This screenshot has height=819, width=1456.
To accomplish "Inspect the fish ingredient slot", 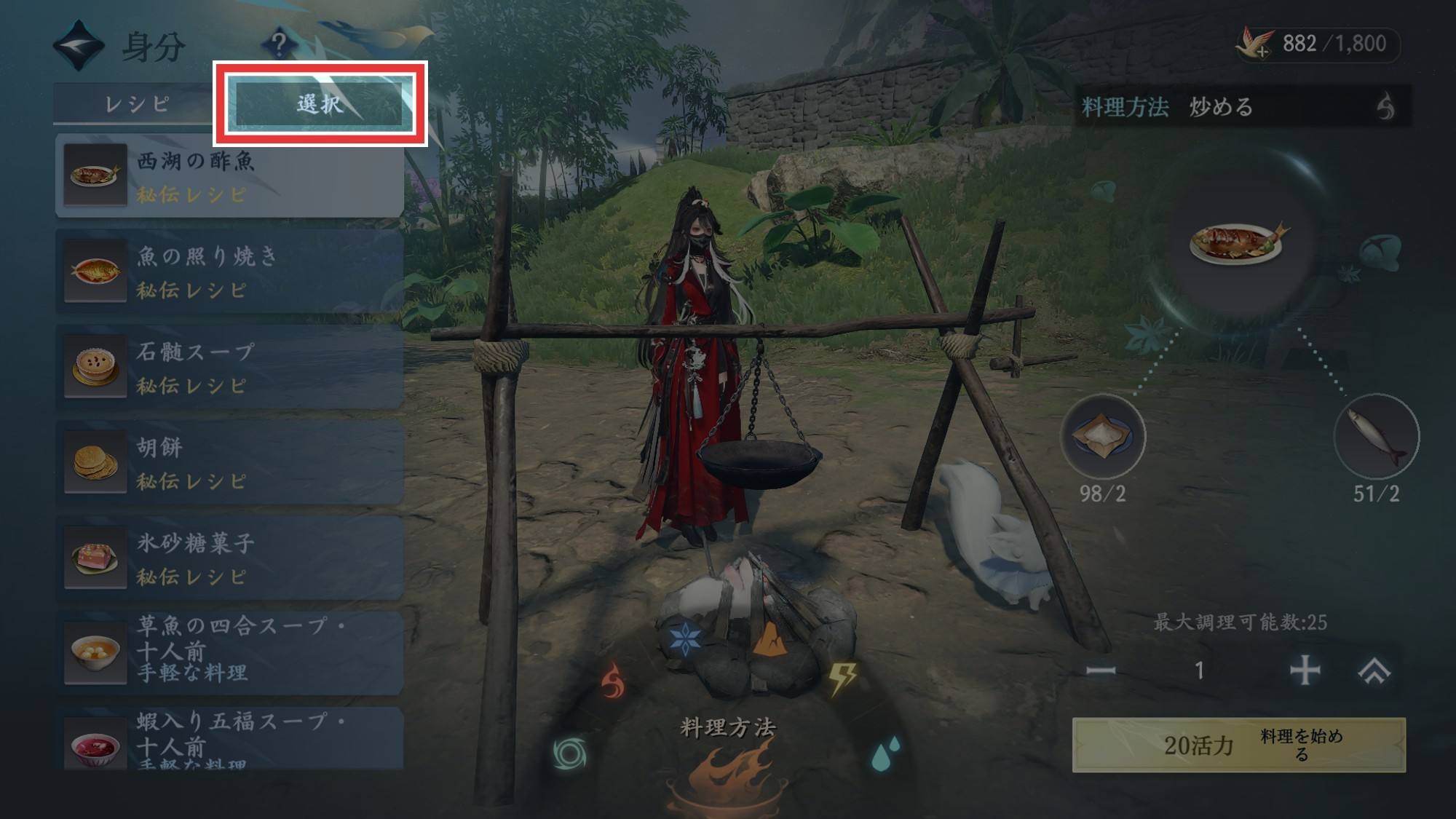I will (x=1375, y=437).
